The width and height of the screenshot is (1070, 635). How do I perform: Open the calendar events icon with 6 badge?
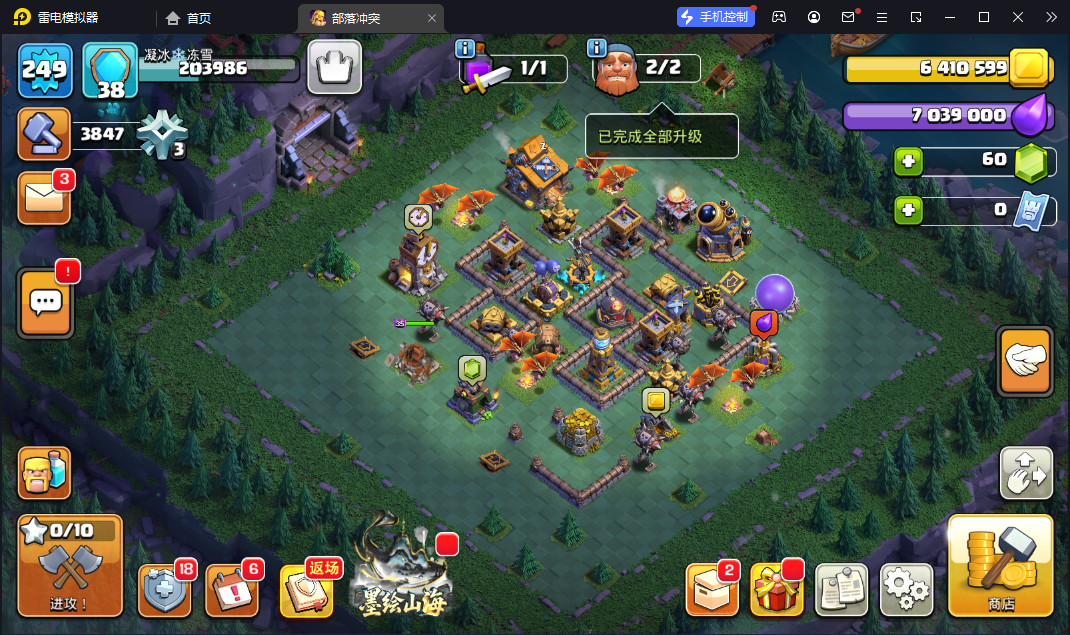point(232,590)
